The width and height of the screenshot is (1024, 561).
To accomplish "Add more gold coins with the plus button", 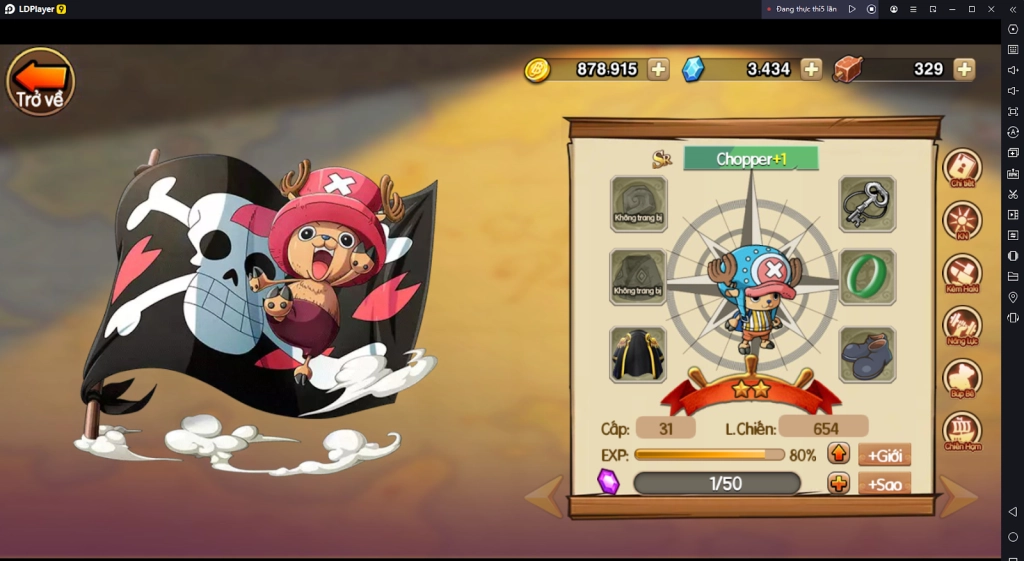I will (658, 69).
